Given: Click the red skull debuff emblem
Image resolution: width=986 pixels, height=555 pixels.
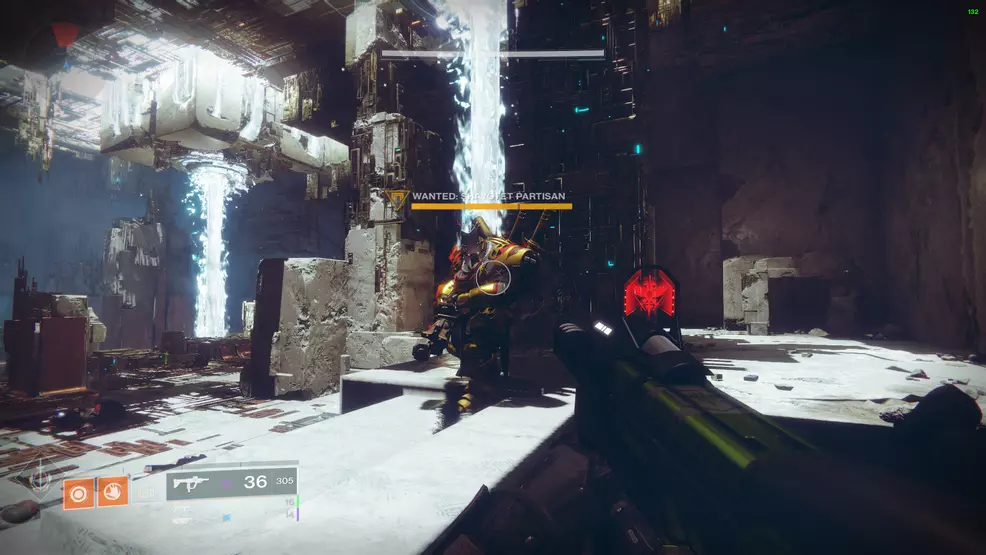Looking at the screenshot, I should click(651, 297).
